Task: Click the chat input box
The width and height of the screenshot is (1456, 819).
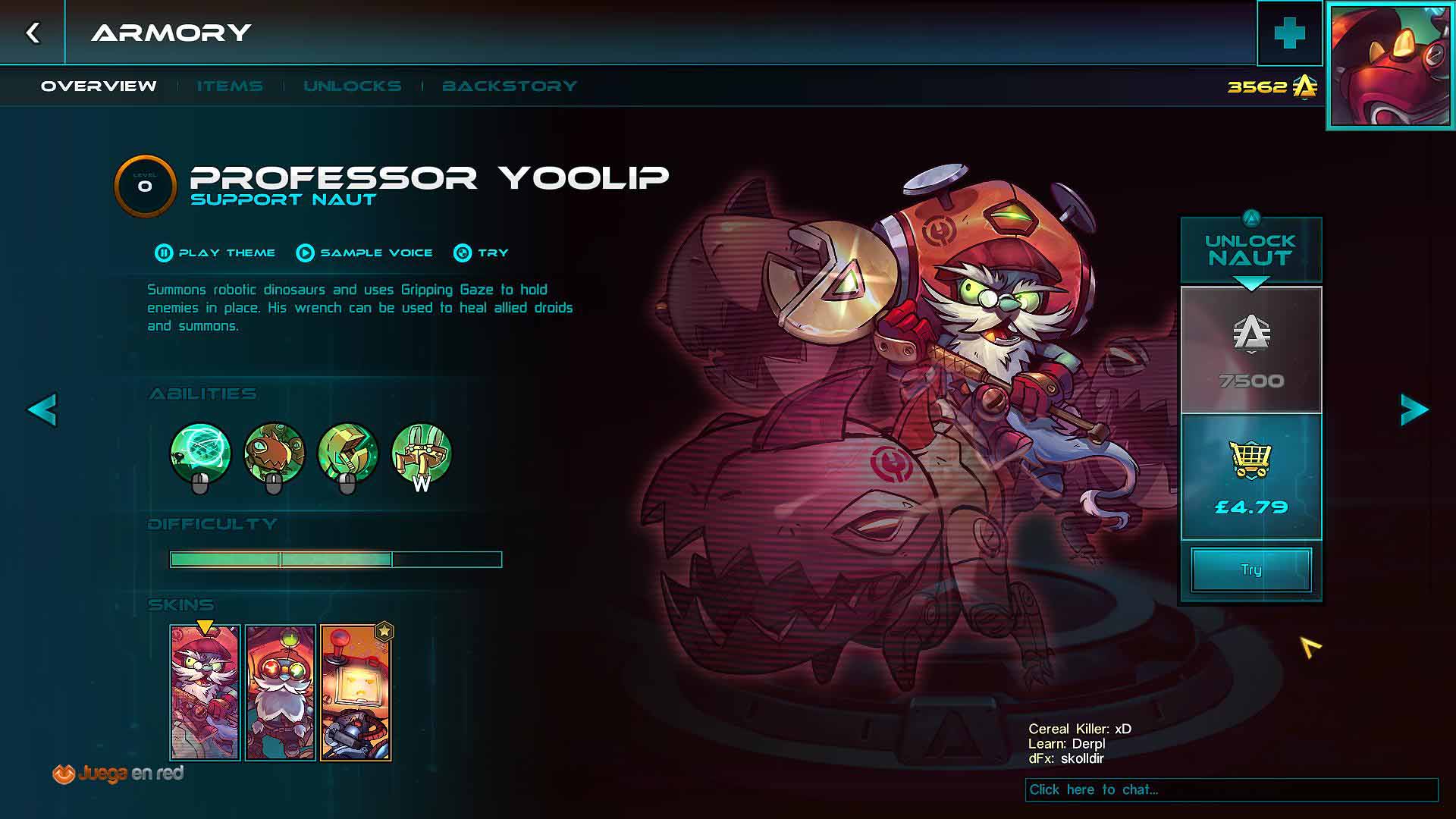Action: [x=1231, y=790]
